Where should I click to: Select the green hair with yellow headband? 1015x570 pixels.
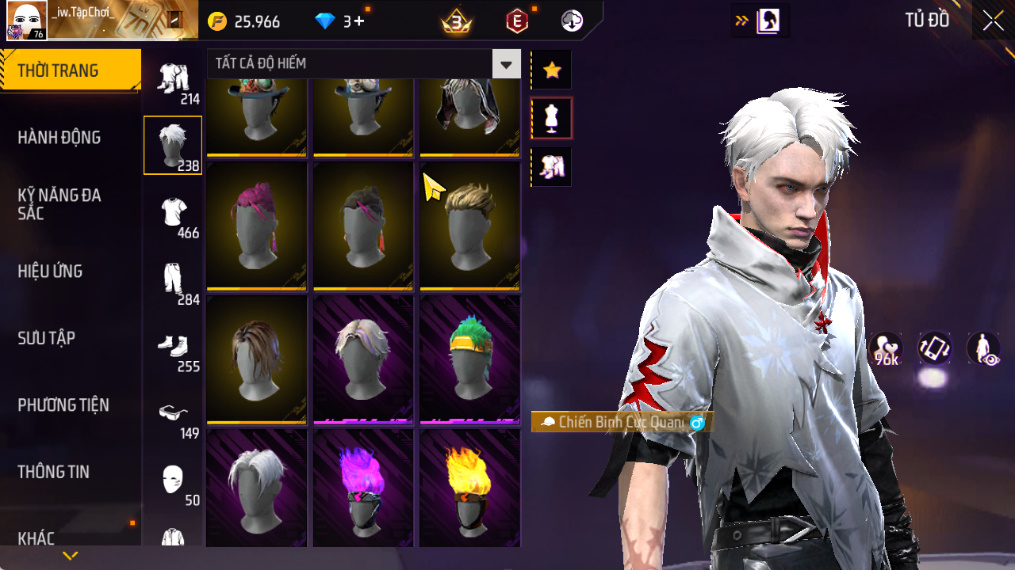469,357
